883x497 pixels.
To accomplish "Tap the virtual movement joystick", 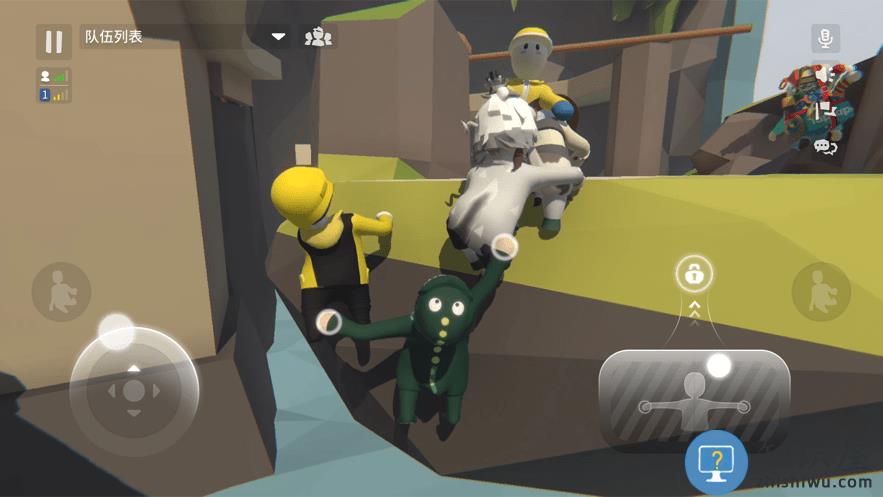I will coord(133,389).
